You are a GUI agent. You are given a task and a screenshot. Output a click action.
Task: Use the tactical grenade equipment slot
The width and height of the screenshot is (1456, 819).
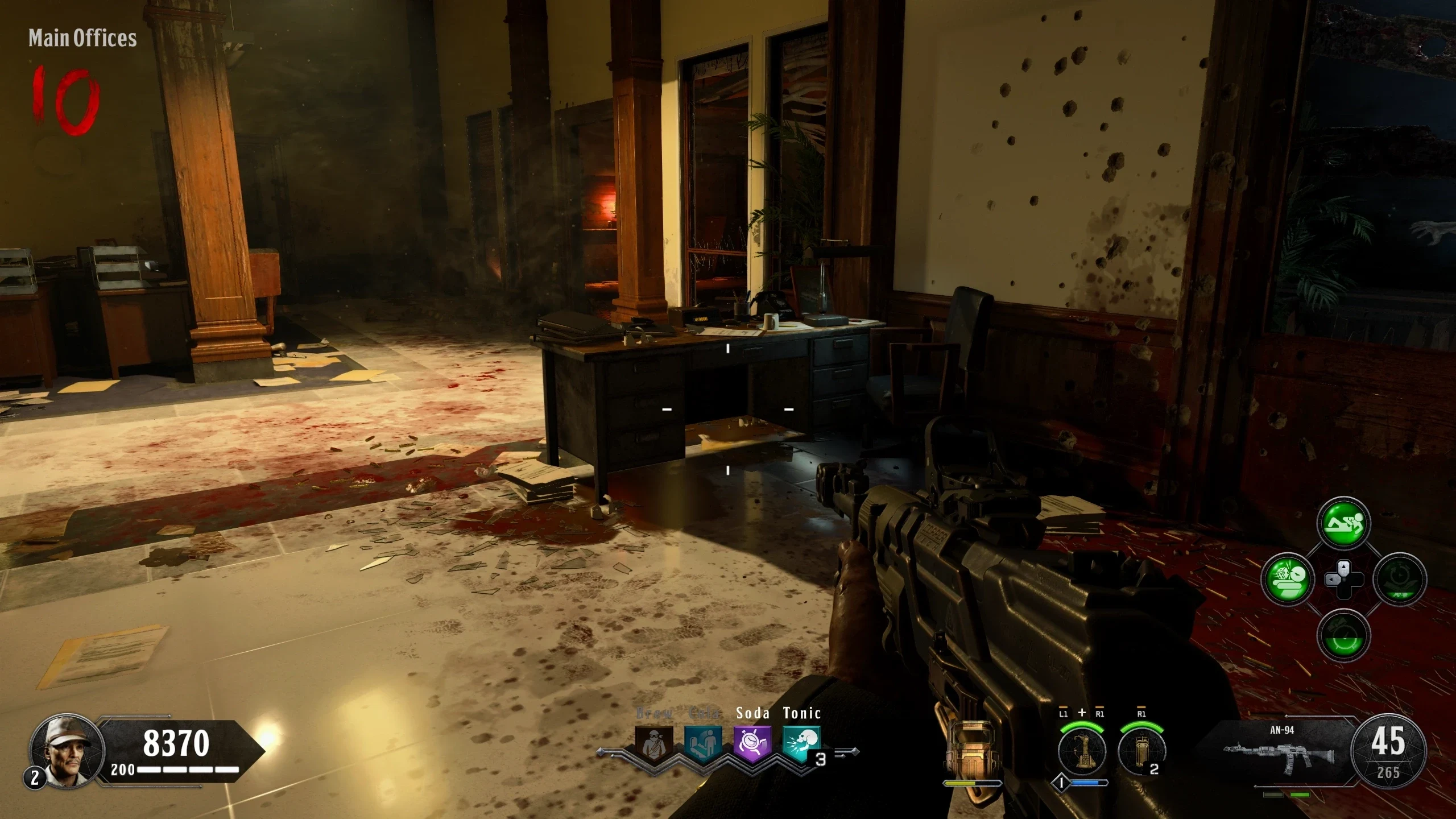(1141, 751)
